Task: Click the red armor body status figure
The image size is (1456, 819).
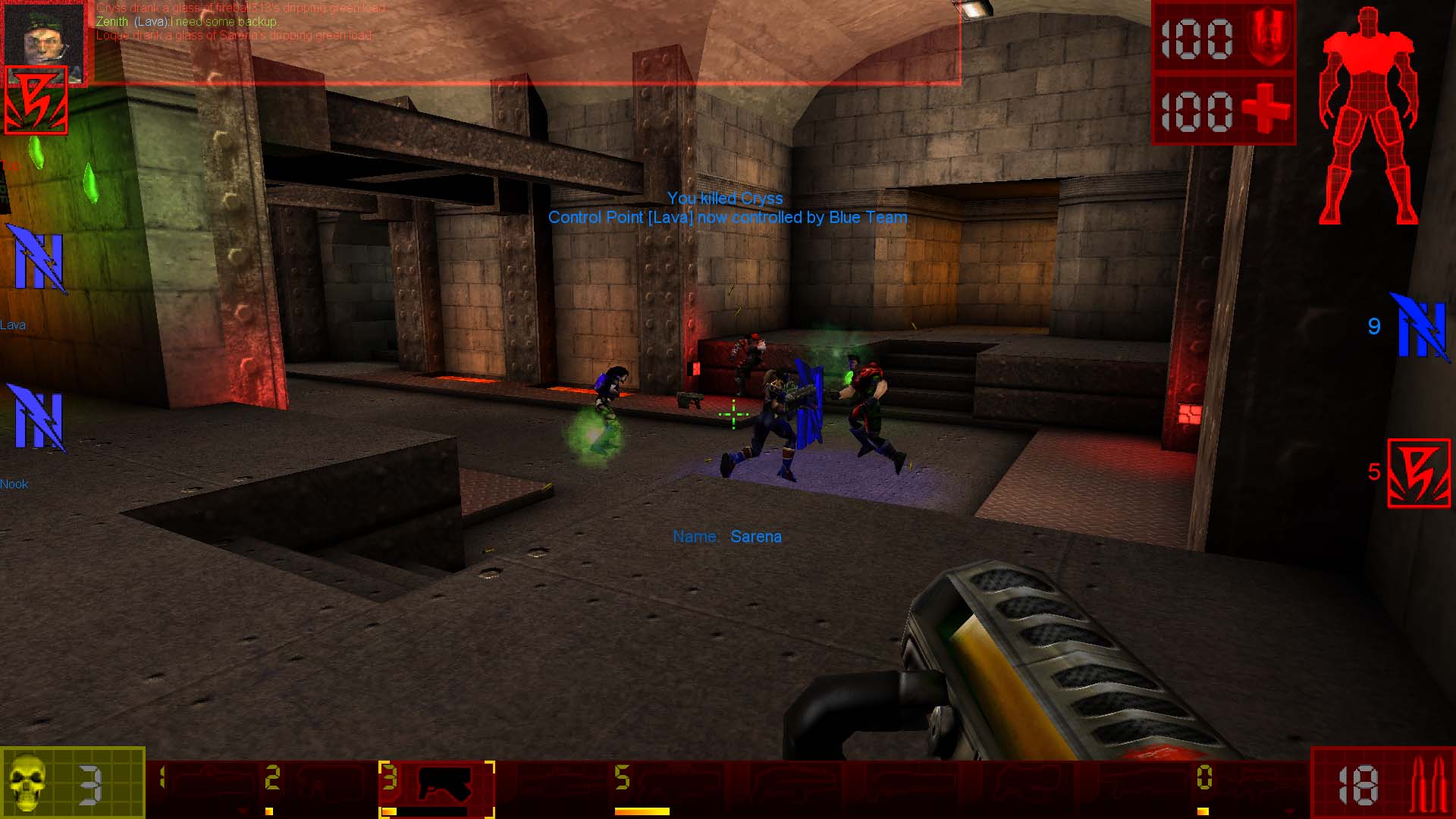Action: tap(1369, 118)
